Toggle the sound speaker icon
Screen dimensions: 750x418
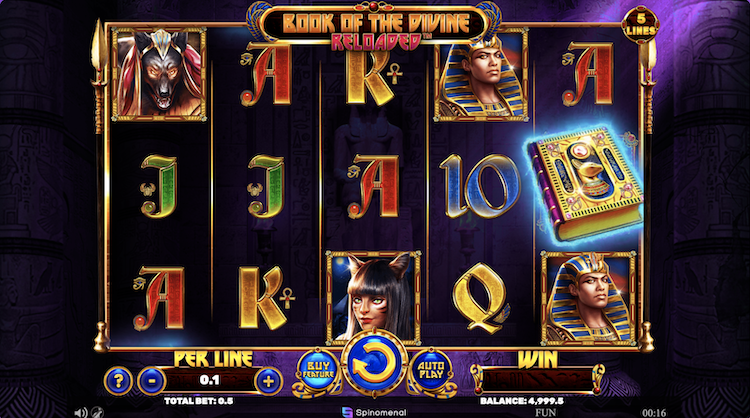[80, 411]
